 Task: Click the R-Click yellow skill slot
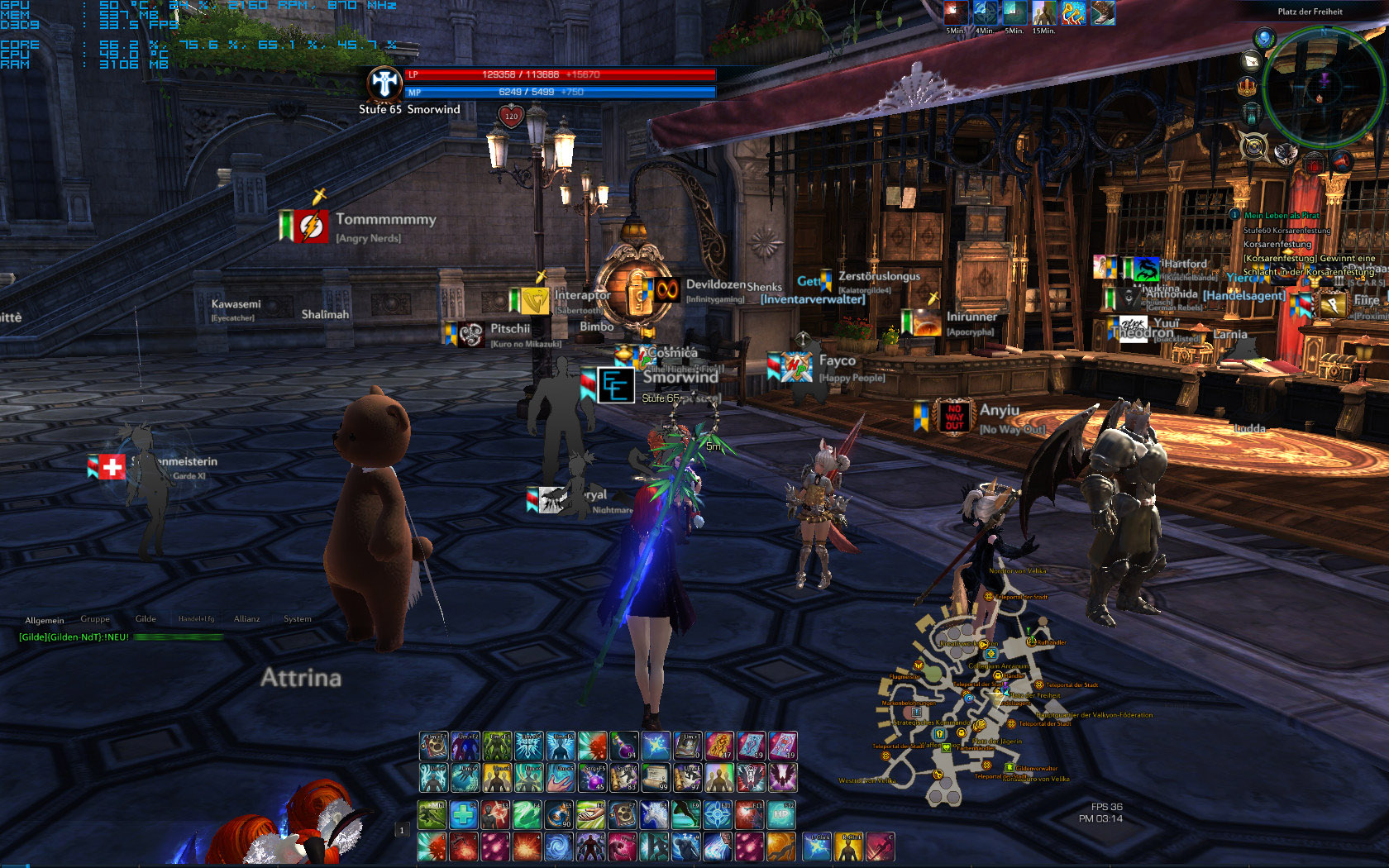848,847
